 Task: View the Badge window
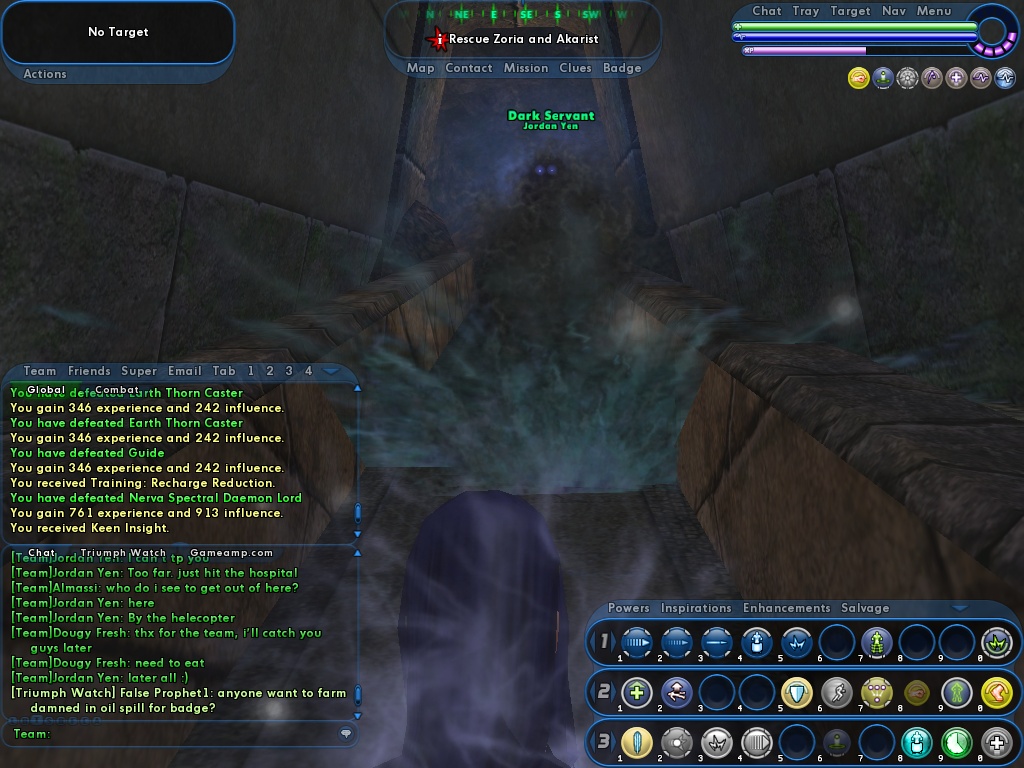(x=622, y=68)
